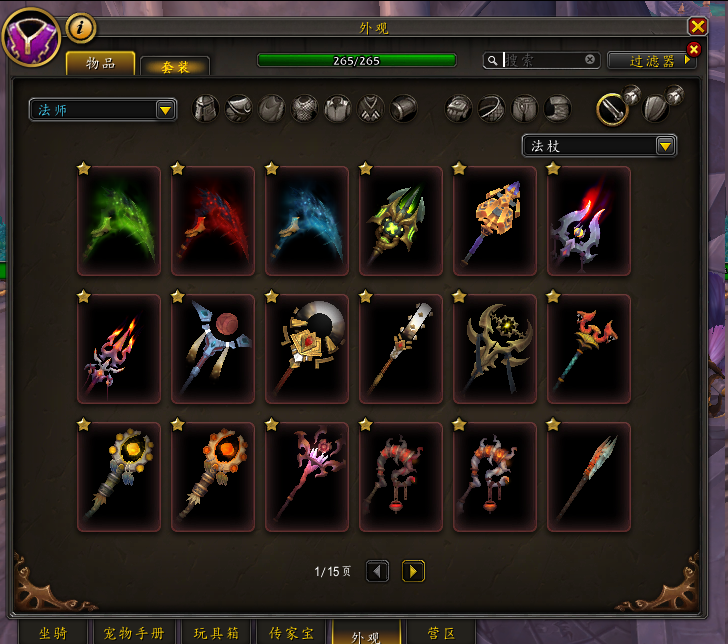Image resolution: width=728 pixels, height=644 pixels.
Task: Select the green skull staff appearance
Action: 401,221
